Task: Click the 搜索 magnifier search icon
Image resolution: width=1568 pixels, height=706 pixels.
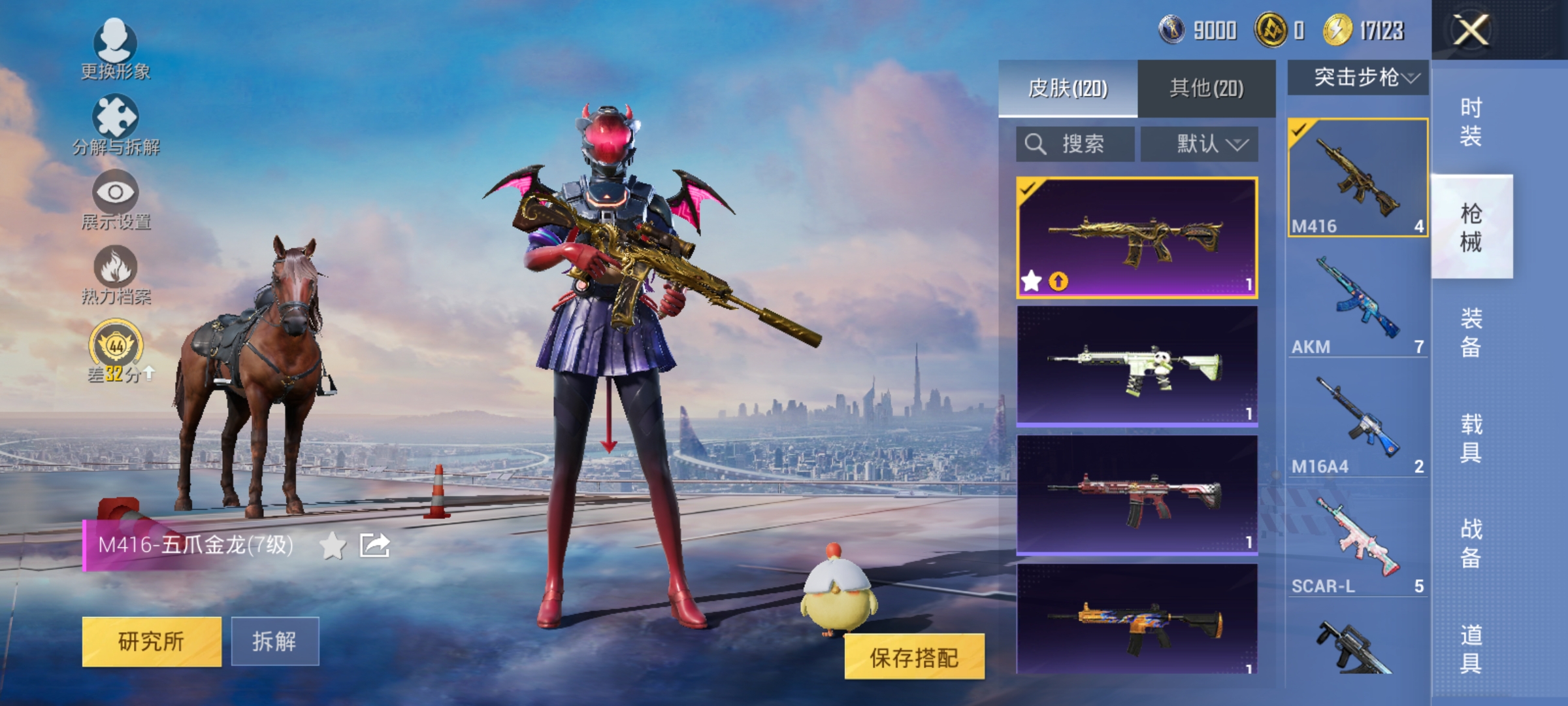Action: click(x=1036, y=144)
